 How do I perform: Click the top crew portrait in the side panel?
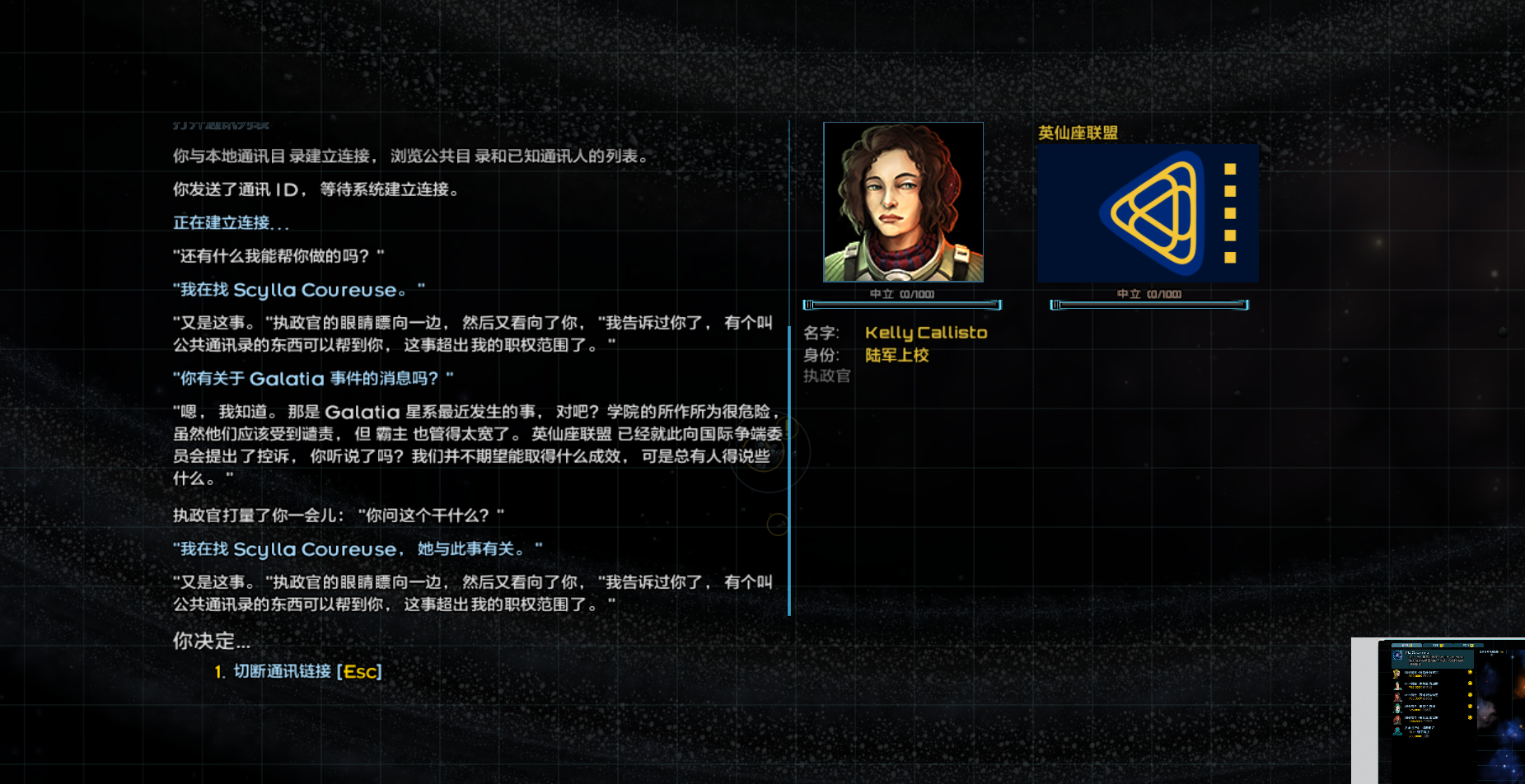point(1397,674)
